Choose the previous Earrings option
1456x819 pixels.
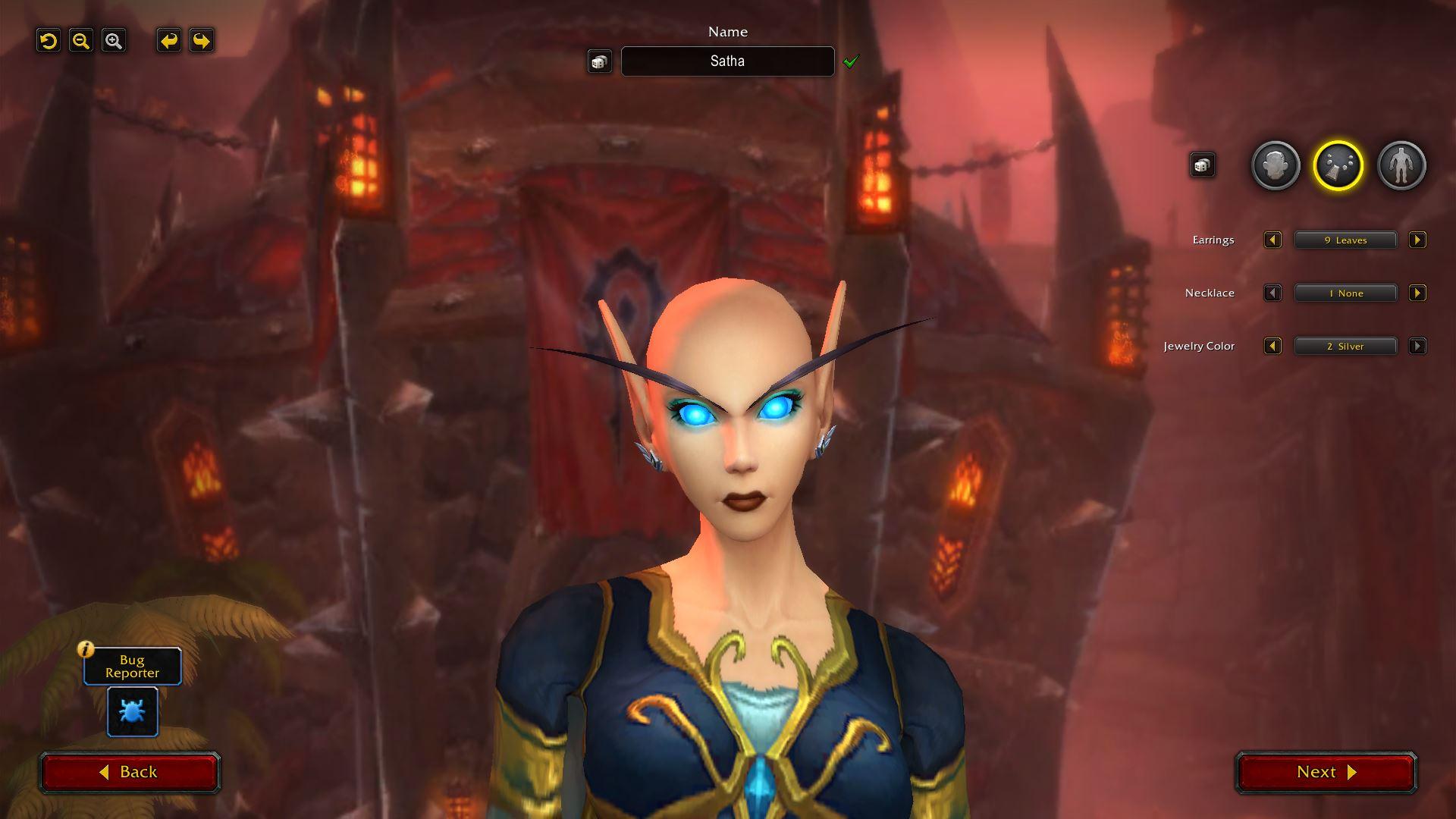point(1272,240)
